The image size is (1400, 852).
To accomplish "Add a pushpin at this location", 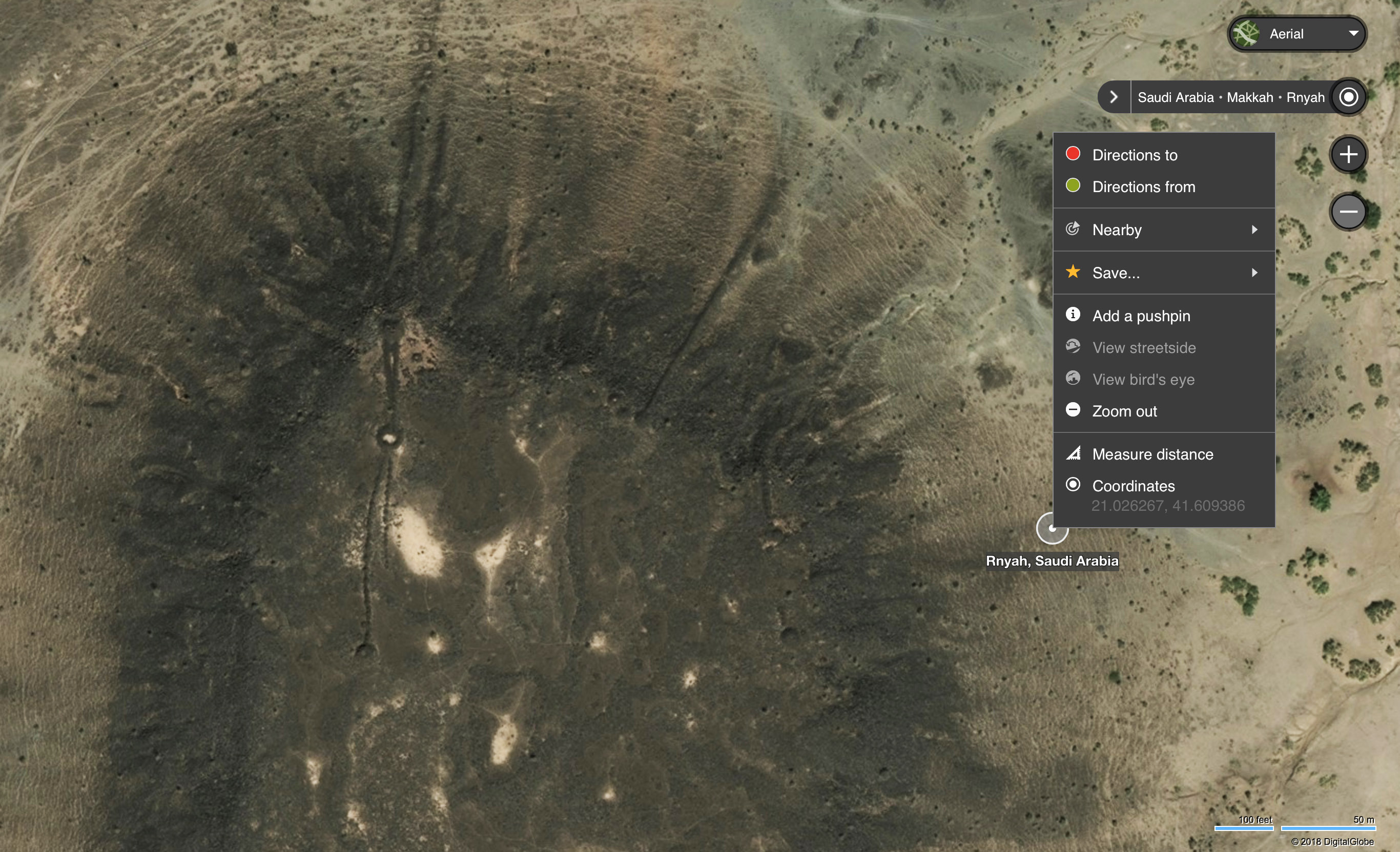I will [x=1141, y=316].
